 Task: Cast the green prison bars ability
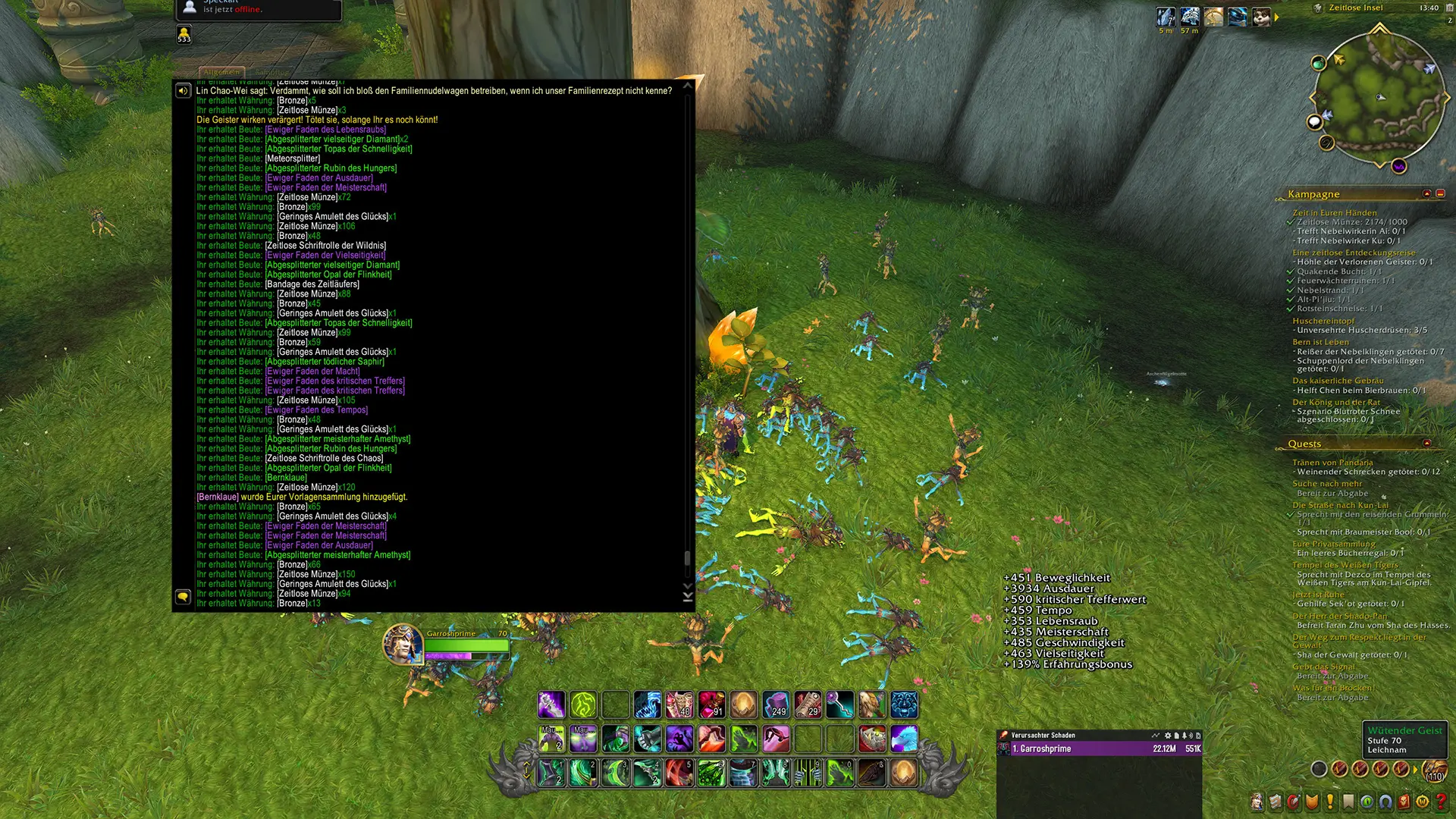[x=808, y=773]
